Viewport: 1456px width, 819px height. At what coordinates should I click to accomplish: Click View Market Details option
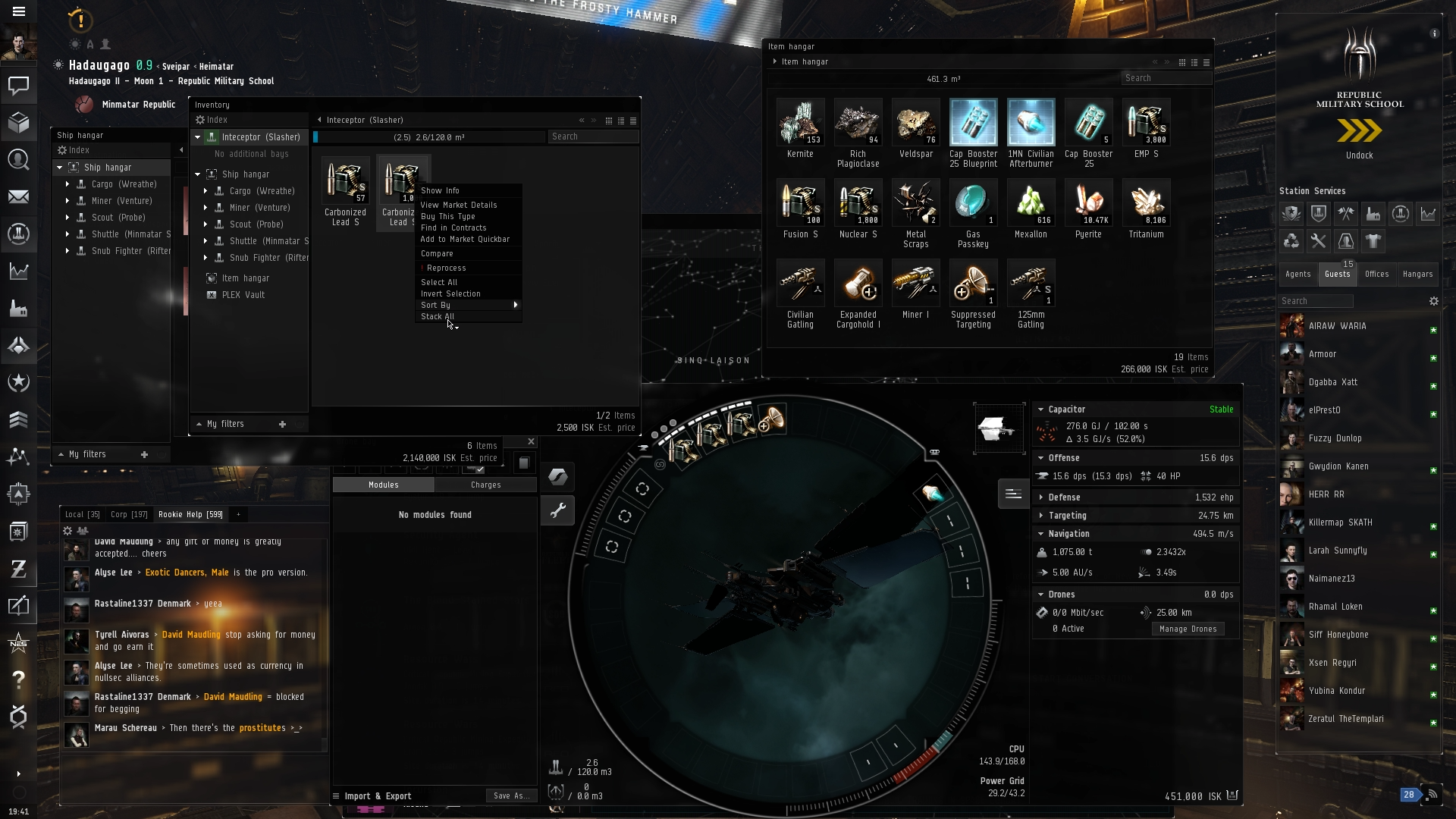pyautogui.click(x=459, y=205)
